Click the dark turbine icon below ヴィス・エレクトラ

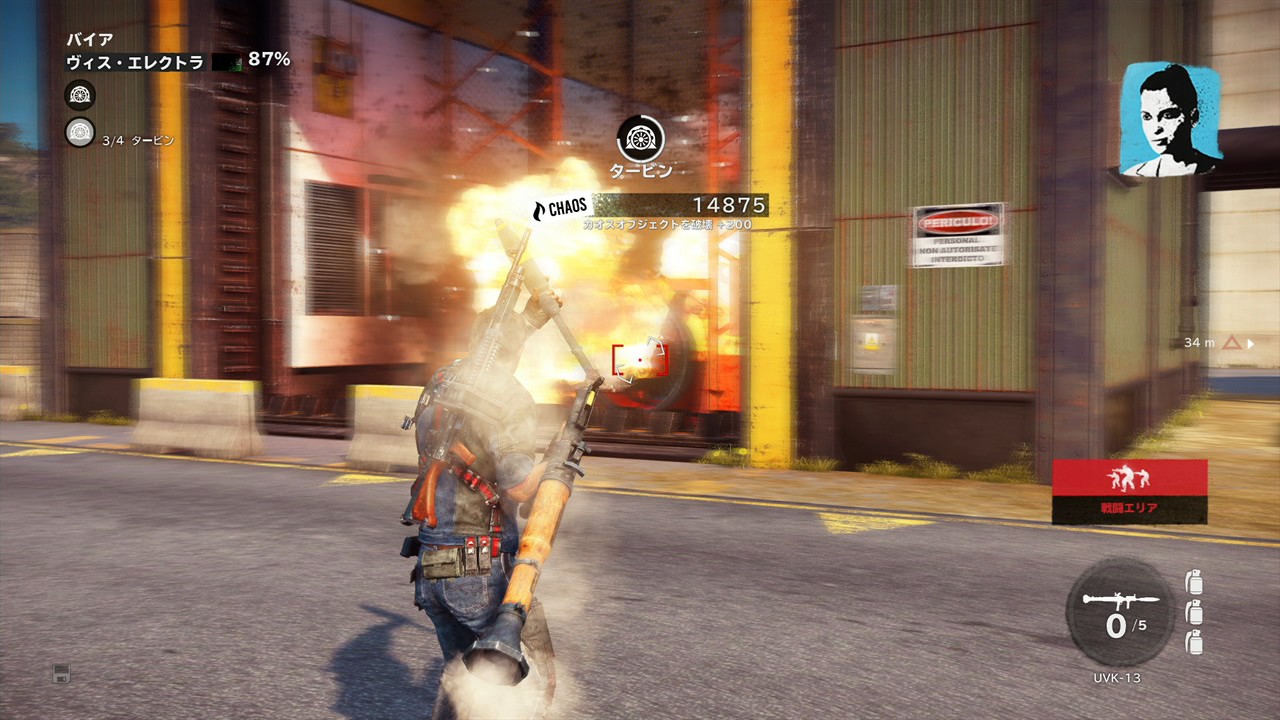click(80, 96)
